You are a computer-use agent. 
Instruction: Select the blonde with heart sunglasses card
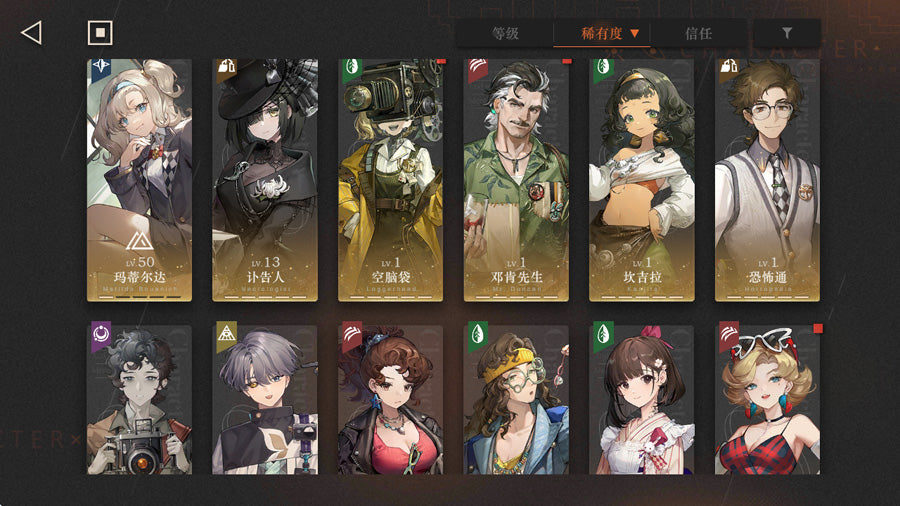click(x=768, y=400)
